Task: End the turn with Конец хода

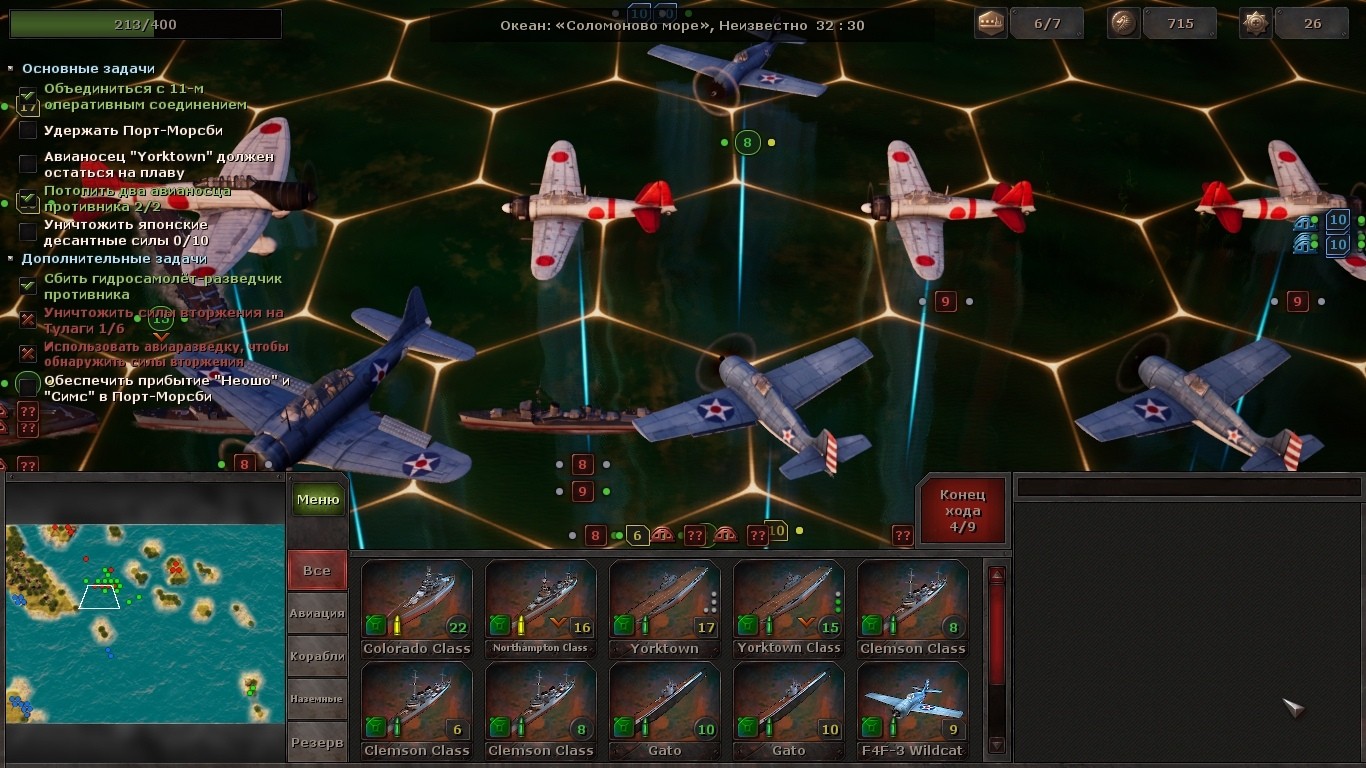Action: point(962,510)
